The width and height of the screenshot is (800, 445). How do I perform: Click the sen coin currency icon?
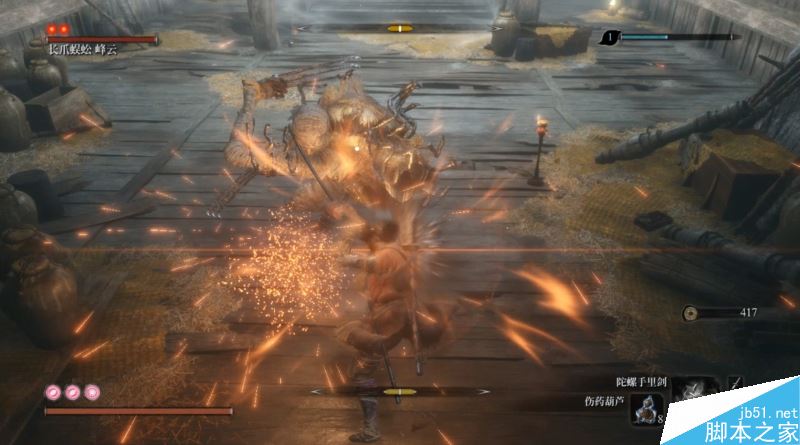(690, 313)
